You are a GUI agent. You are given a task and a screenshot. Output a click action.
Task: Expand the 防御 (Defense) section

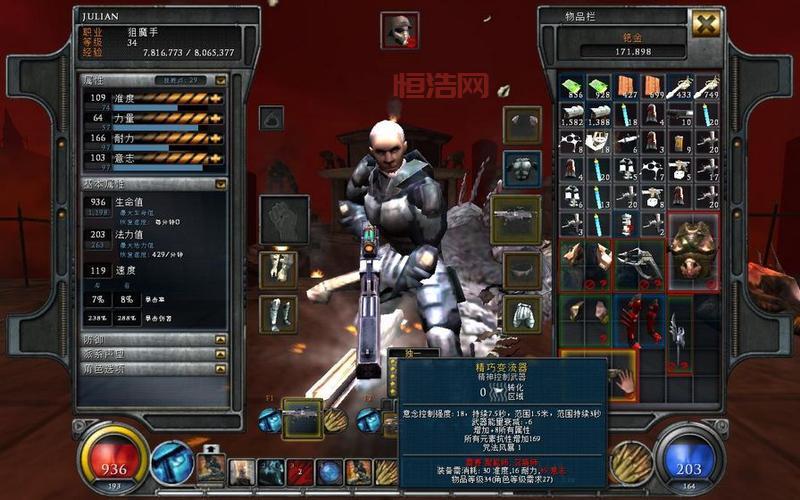pos(220,340)
